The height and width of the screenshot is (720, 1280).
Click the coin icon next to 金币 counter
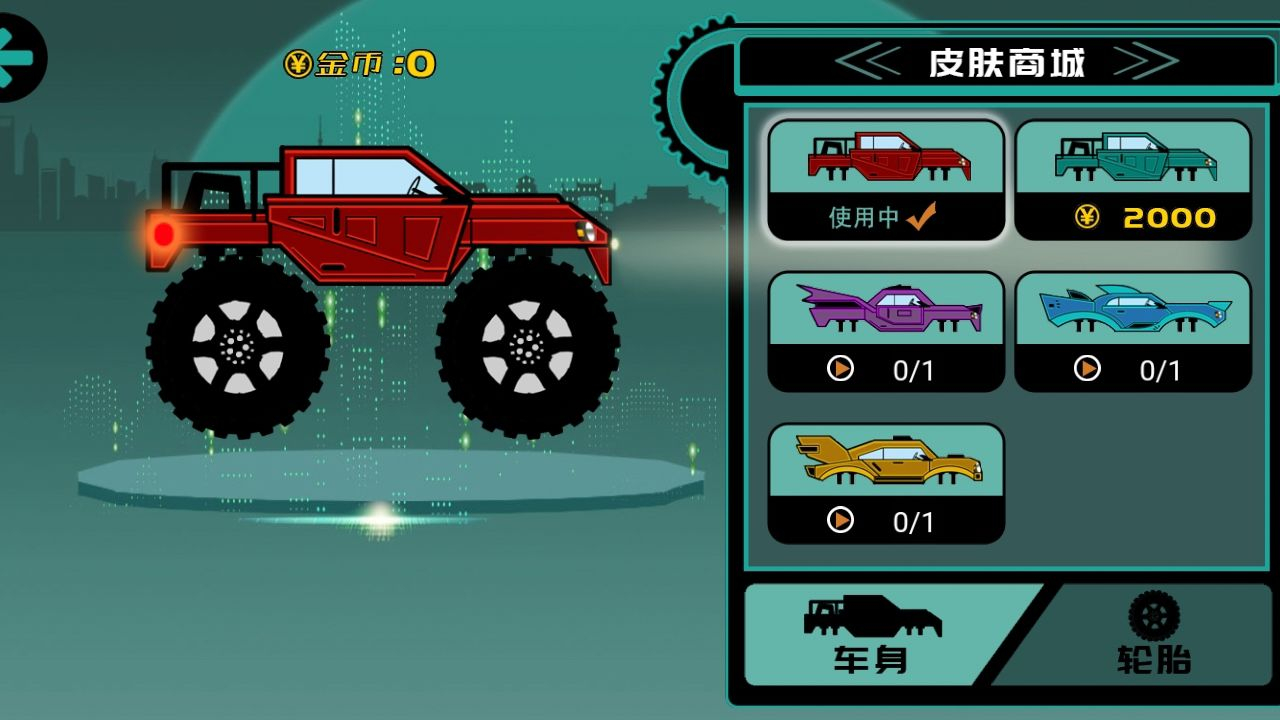click(x=297, y=63)
